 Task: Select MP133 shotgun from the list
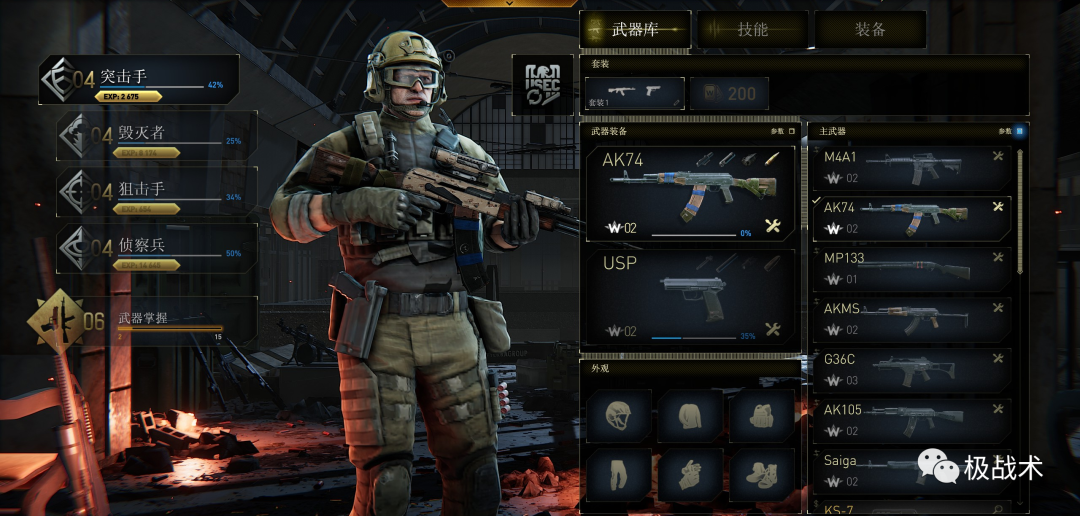pos(910,269)
